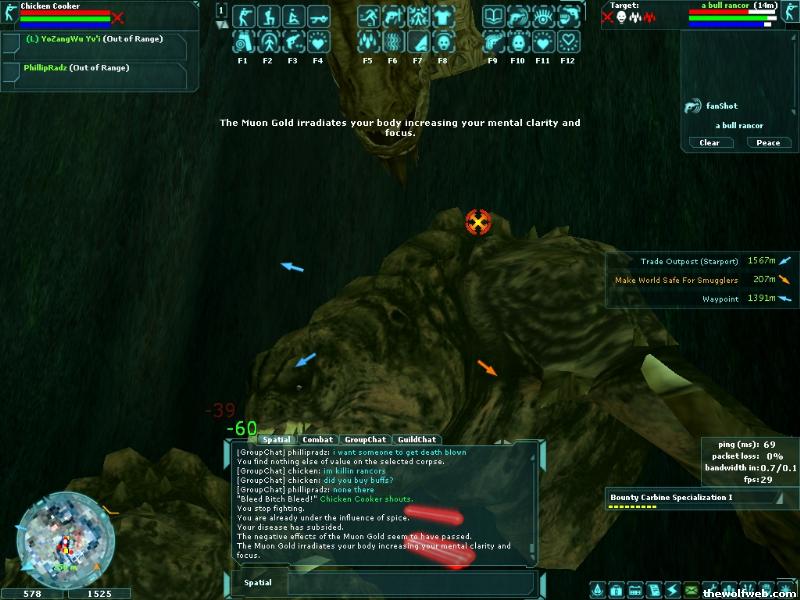Viewport: 800px width, 600px height.
Task: Select the GuildChat tab
Action: pos(416,439)
